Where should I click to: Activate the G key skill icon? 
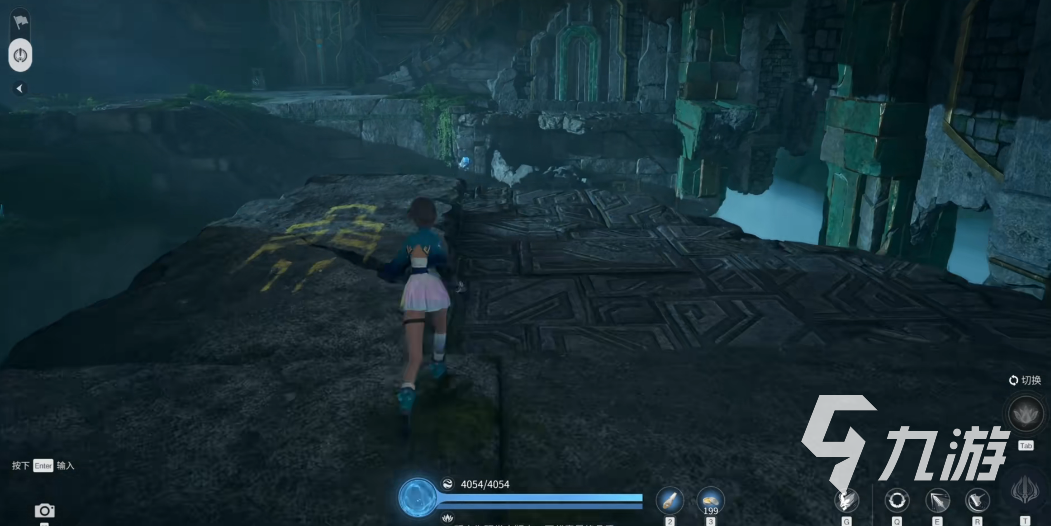click(847, 500)
